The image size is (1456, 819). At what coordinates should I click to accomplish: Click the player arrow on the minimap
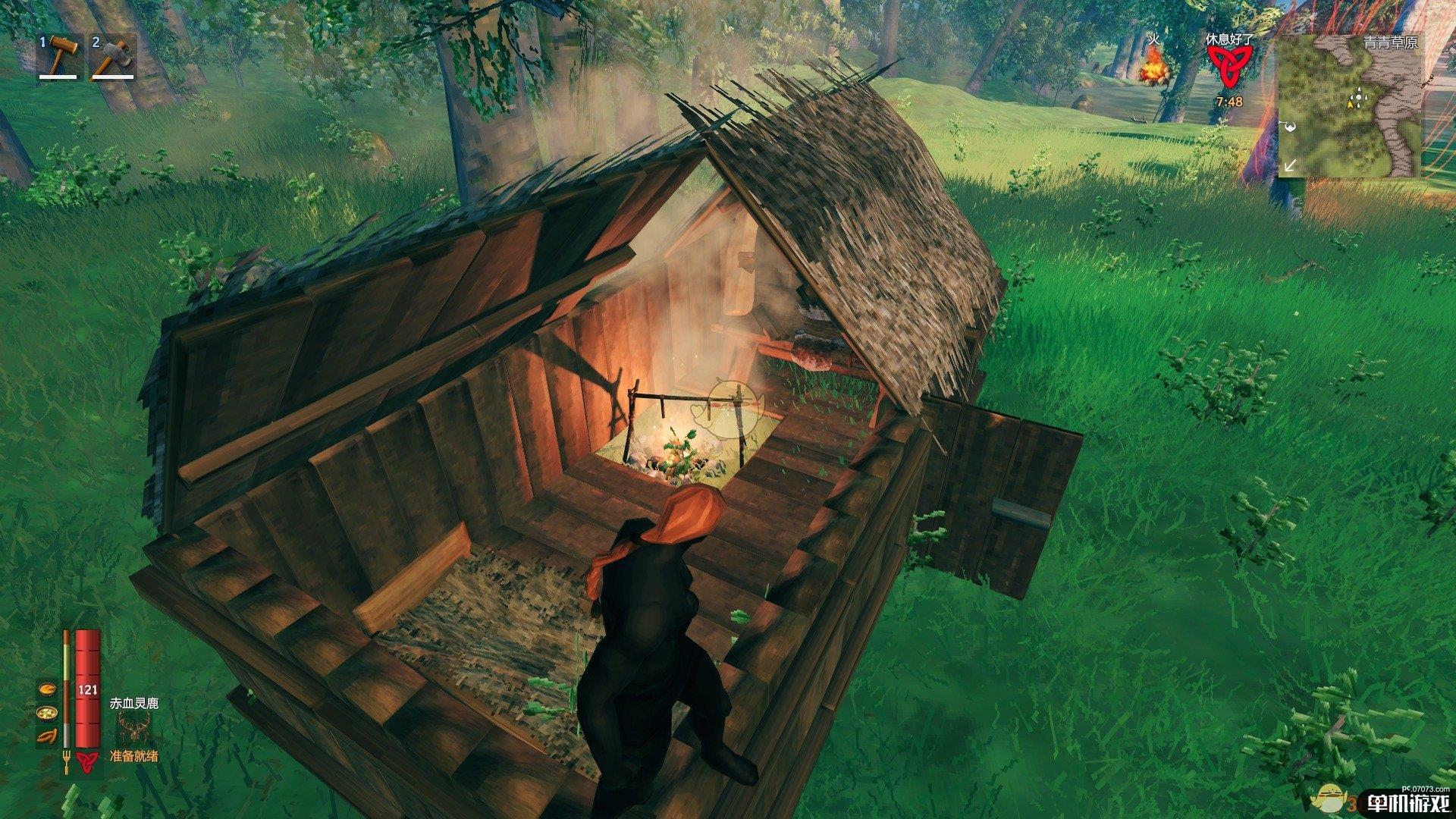[x=1351, y=104]
